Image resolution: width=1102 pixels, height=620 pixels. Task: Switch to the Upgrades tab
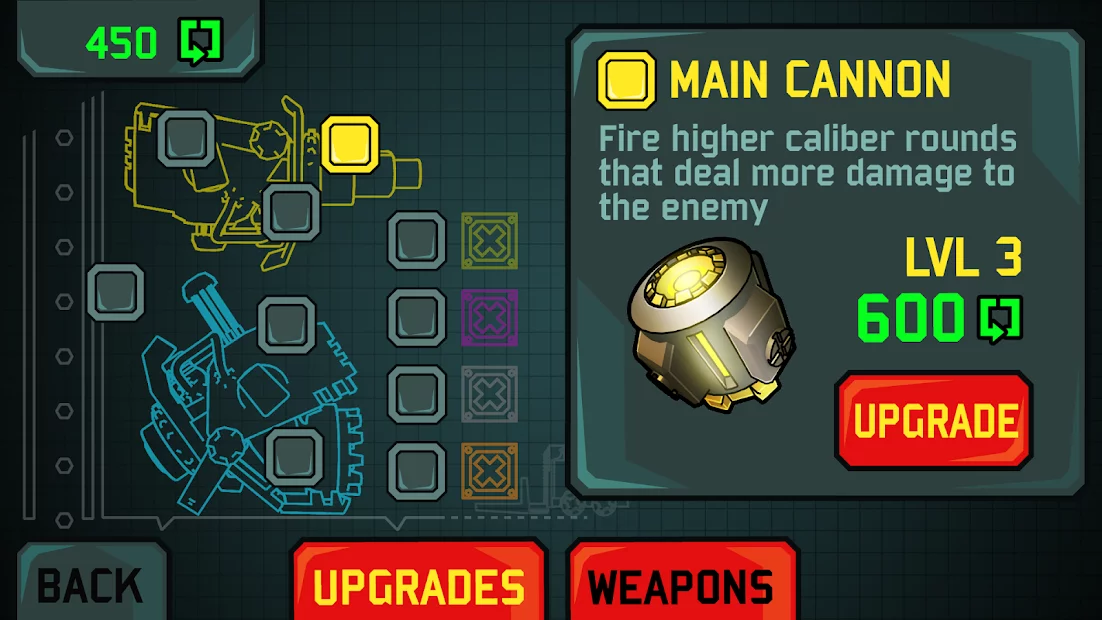[x=419, y=585]
